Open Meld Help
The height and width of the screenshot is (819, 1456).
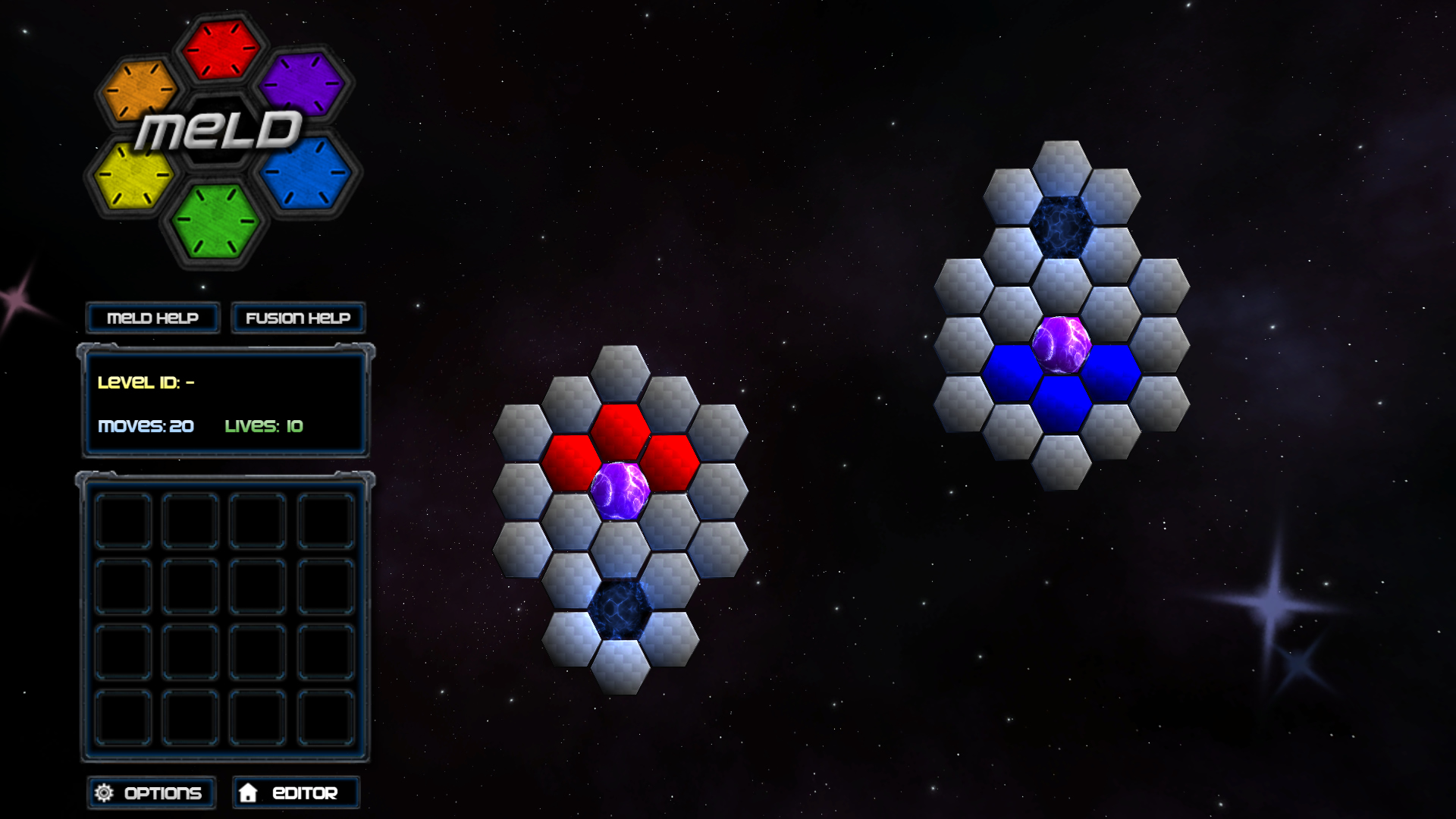point(152,318)
